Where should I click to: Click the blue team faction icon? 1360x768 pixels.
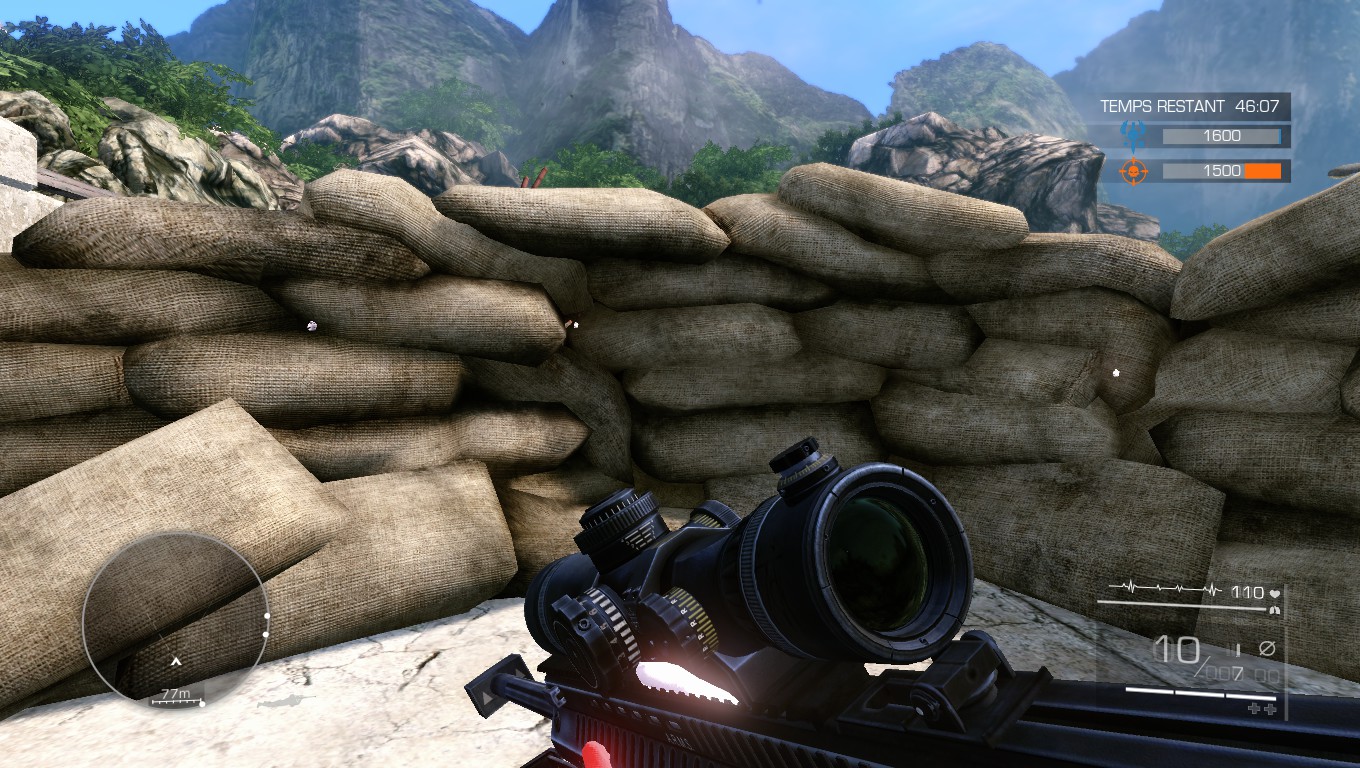[x=1133, y=136]
